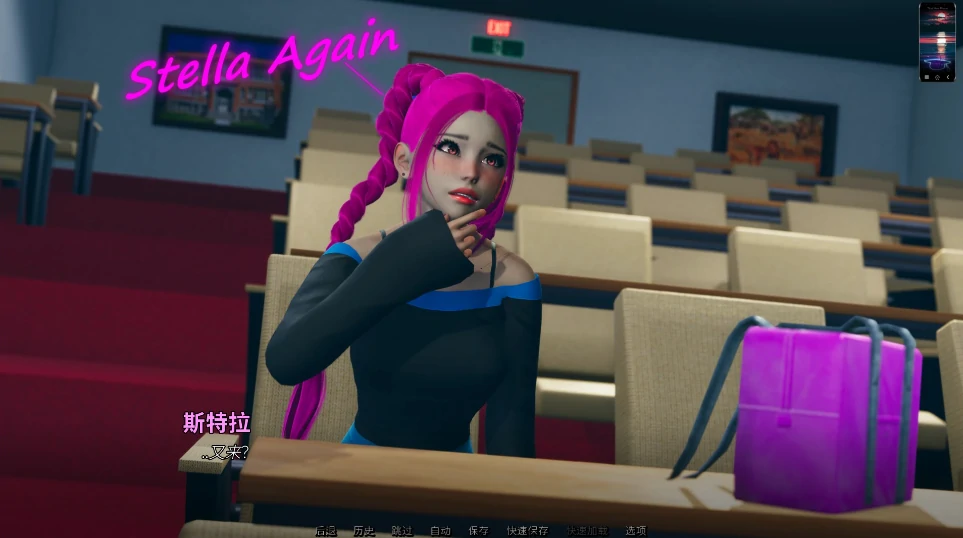Screen dimensions: 963x538
Task: Open the 保存 save menu
Action: [478, 531]
